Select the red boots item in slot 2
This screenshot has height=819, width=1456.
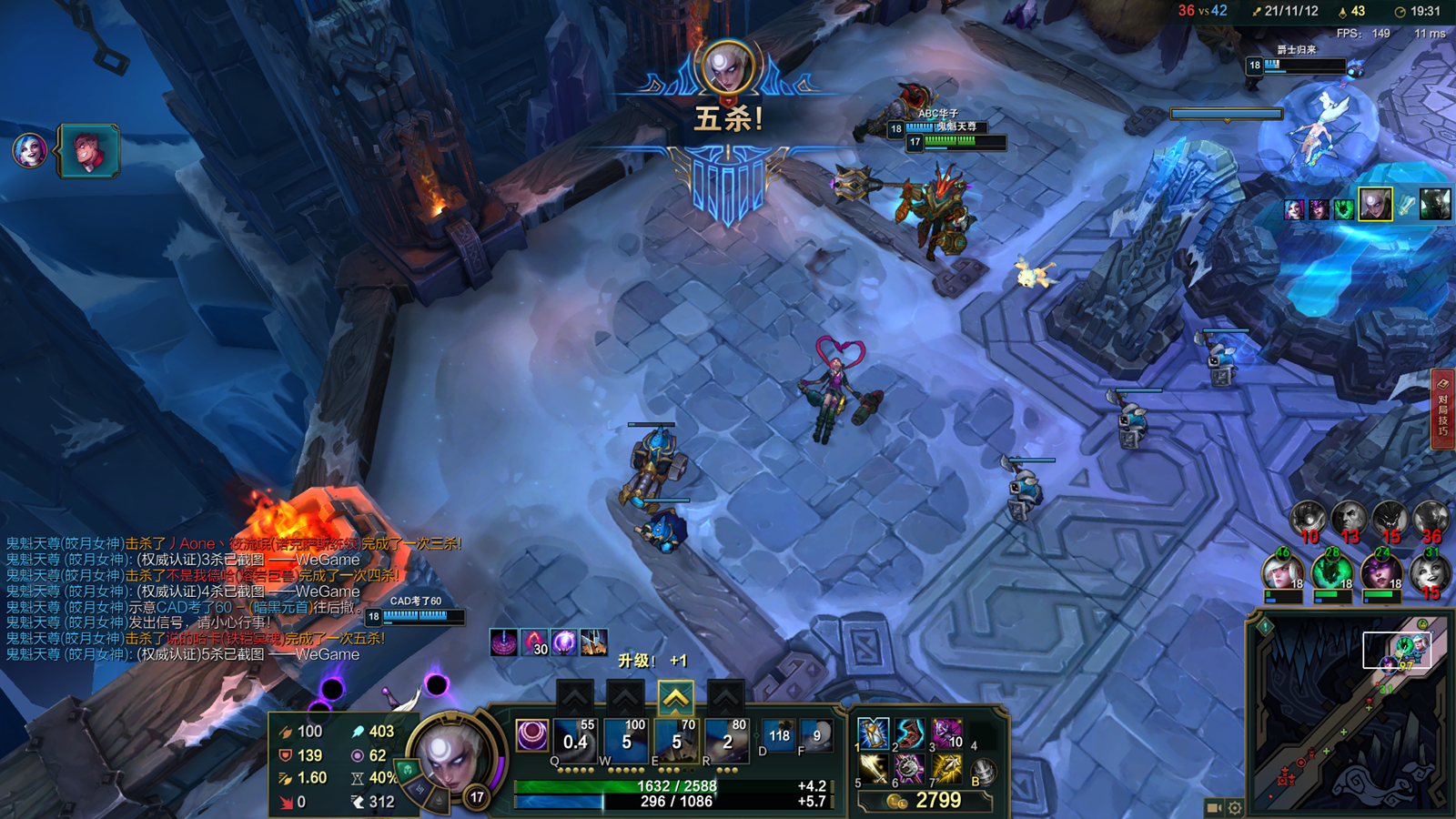point(910,733)
